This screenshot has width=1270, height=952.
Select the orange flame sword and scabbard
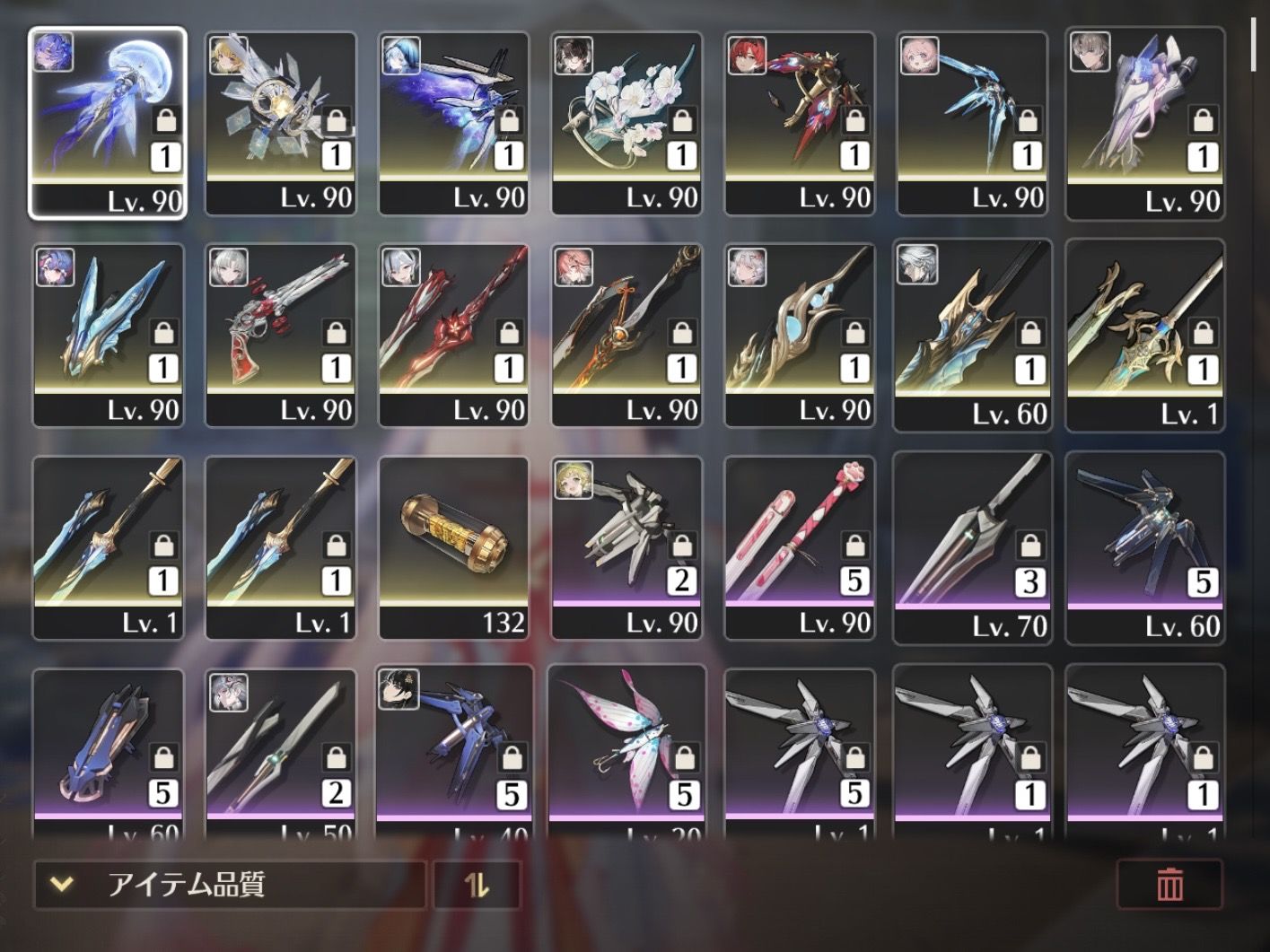pos(626,334)
